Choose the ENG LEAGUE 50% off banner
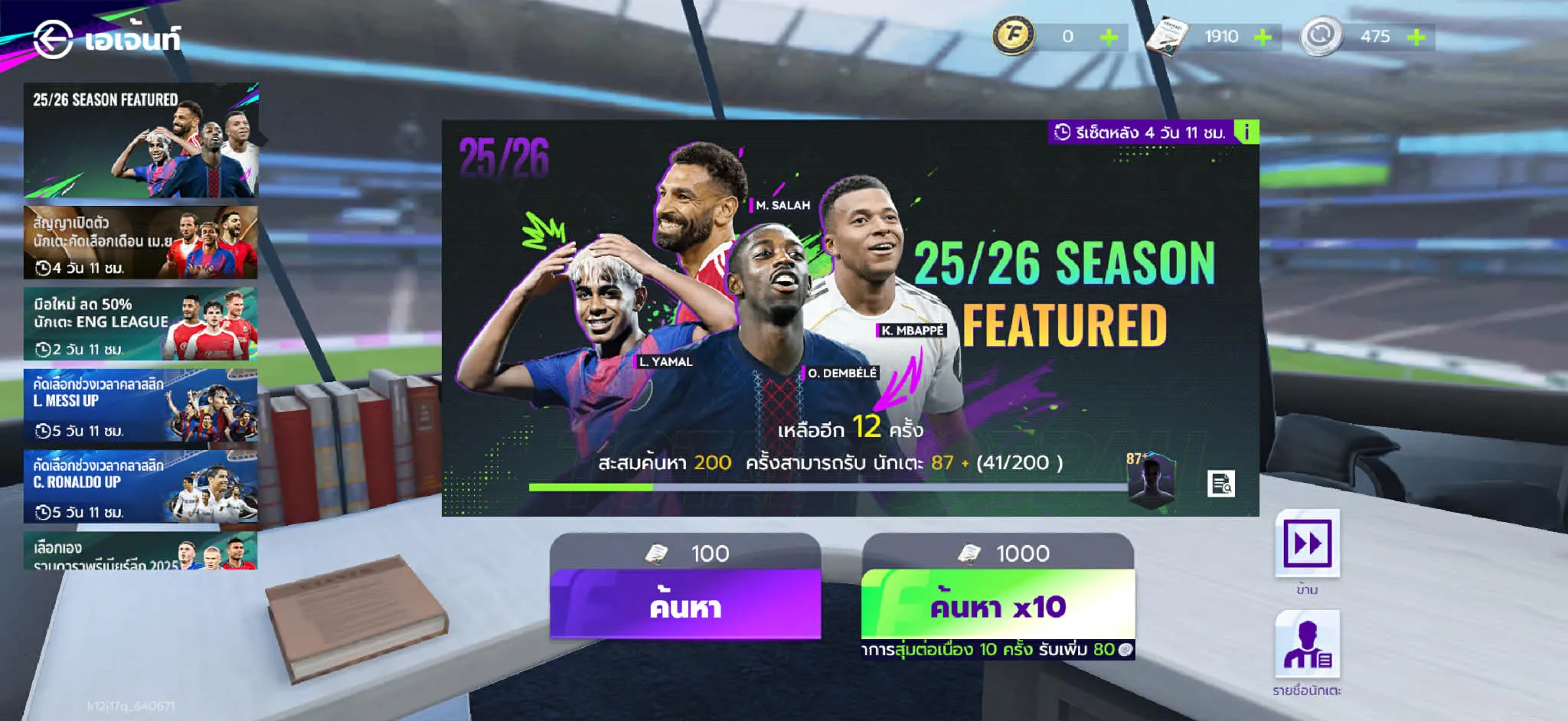The image size is (1568, 721). [141, 325]
